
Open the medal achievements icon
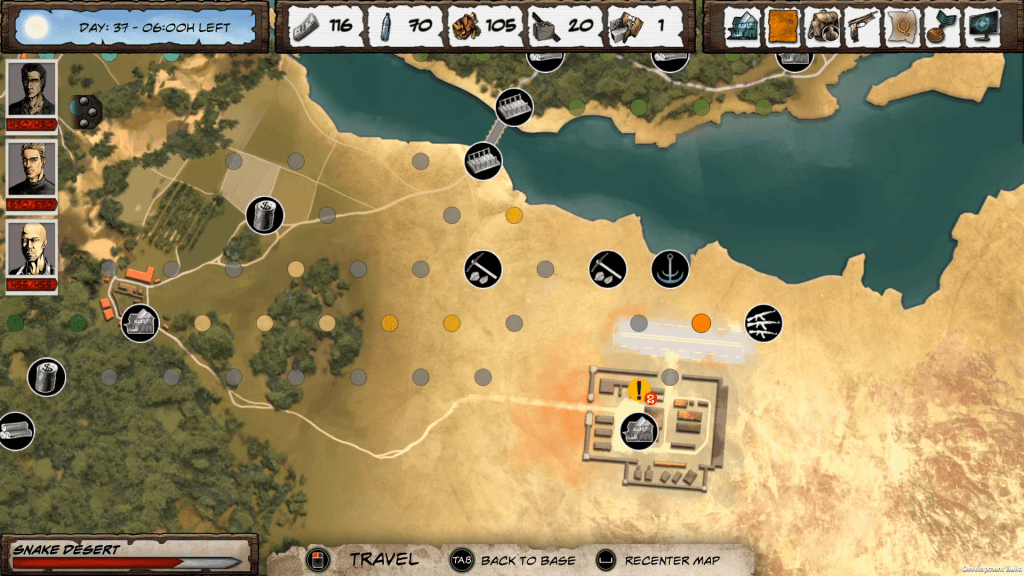pyautogui.click(x=940, y=26)
